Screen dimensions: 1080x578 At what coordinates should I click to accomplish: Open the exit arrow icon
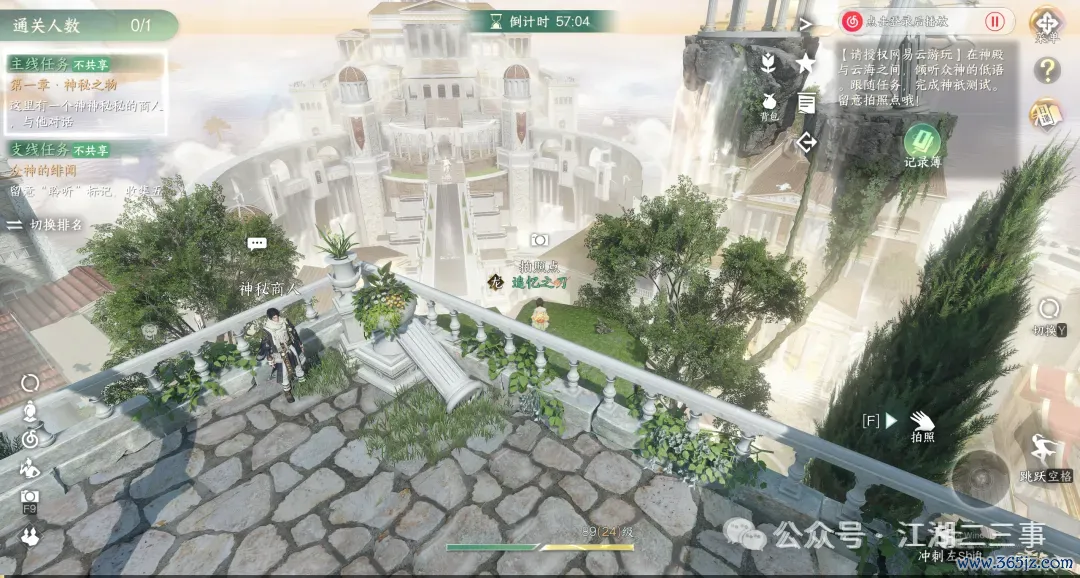(x=806, y=142)
